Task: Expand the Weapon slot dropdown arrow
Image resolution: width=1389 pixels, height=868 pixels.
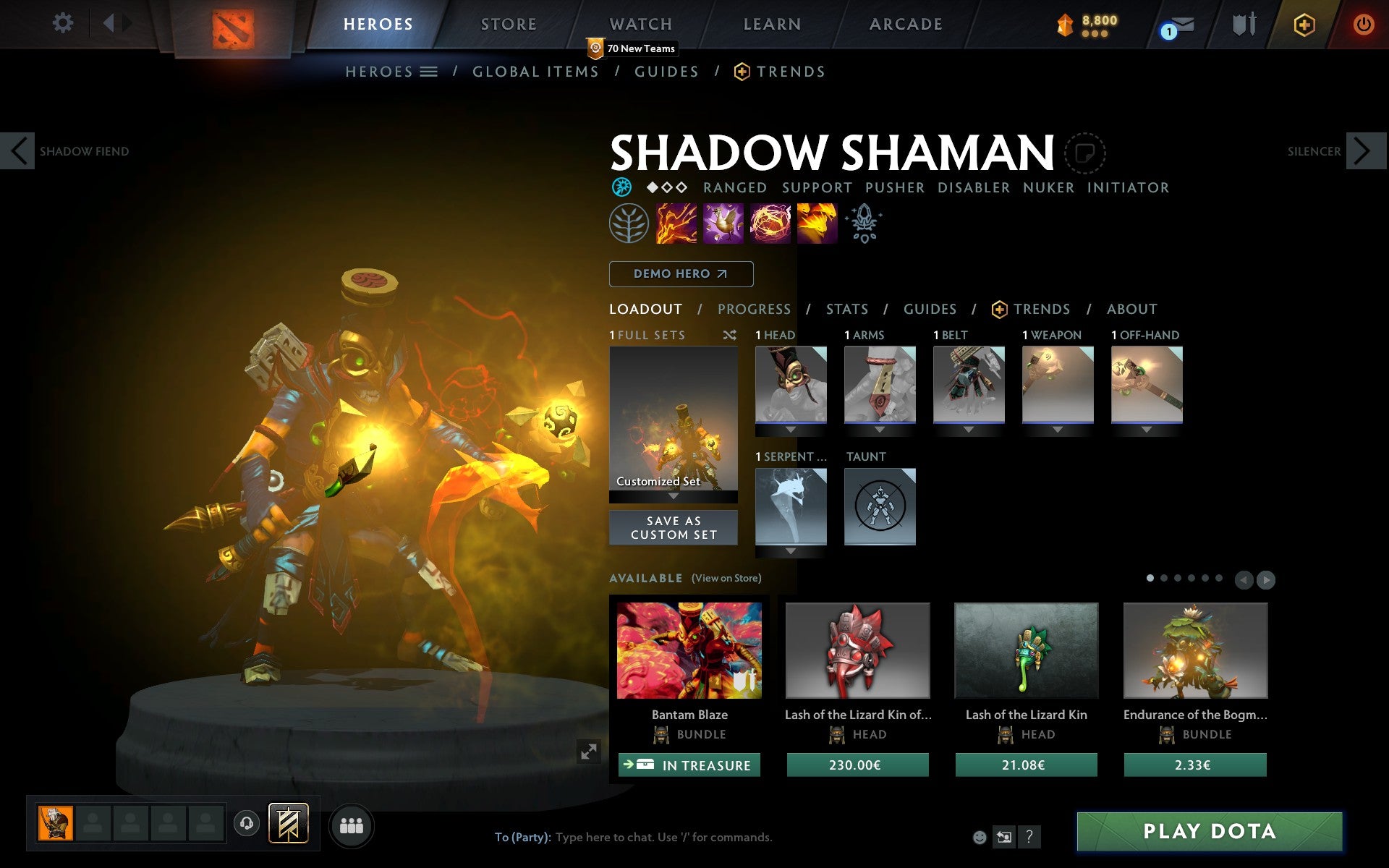Action: click(x=1057, y=428)
